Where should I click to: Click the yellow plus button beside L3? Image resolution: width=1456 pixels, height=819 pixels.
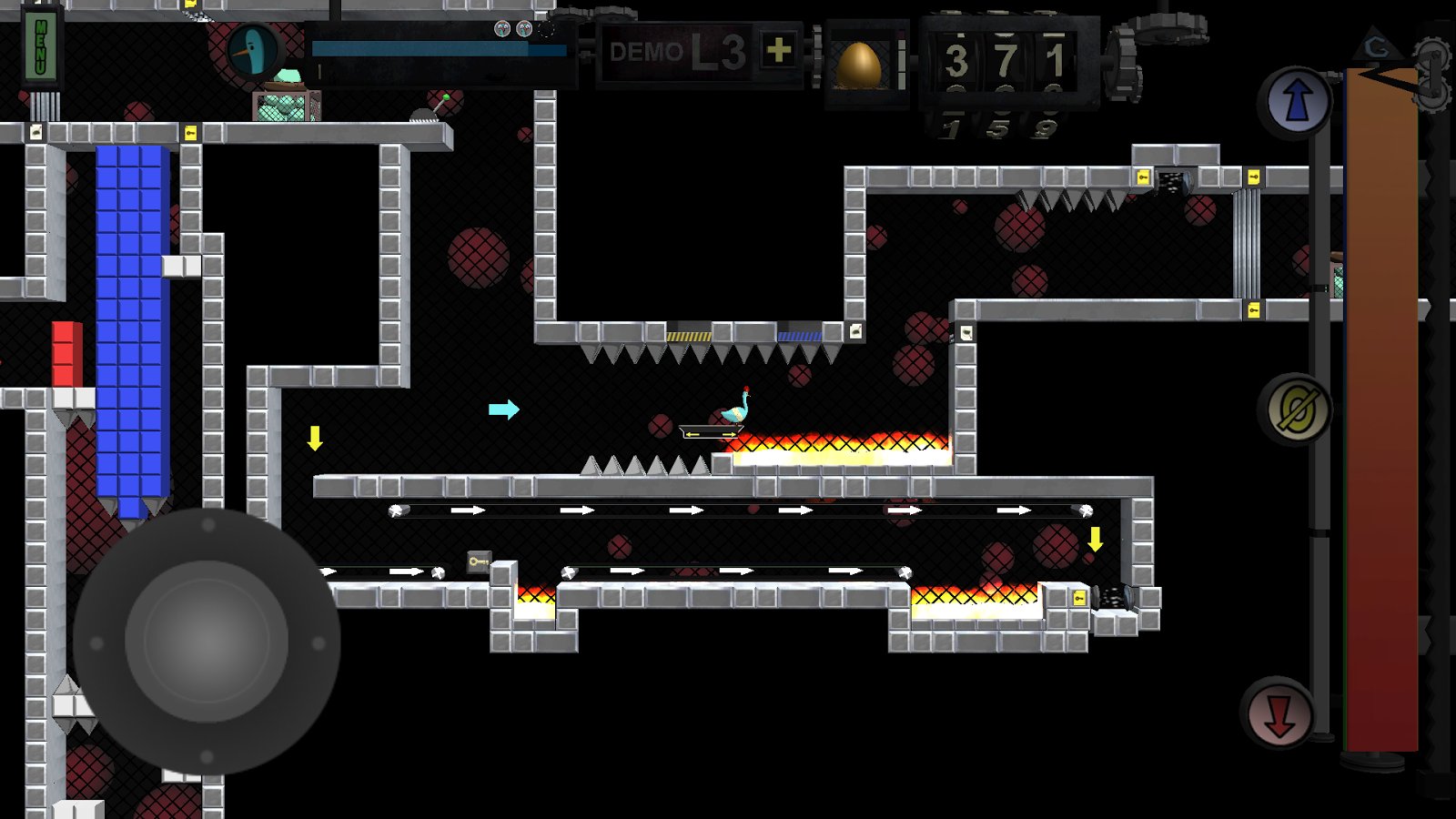click(x=778, y=51)
